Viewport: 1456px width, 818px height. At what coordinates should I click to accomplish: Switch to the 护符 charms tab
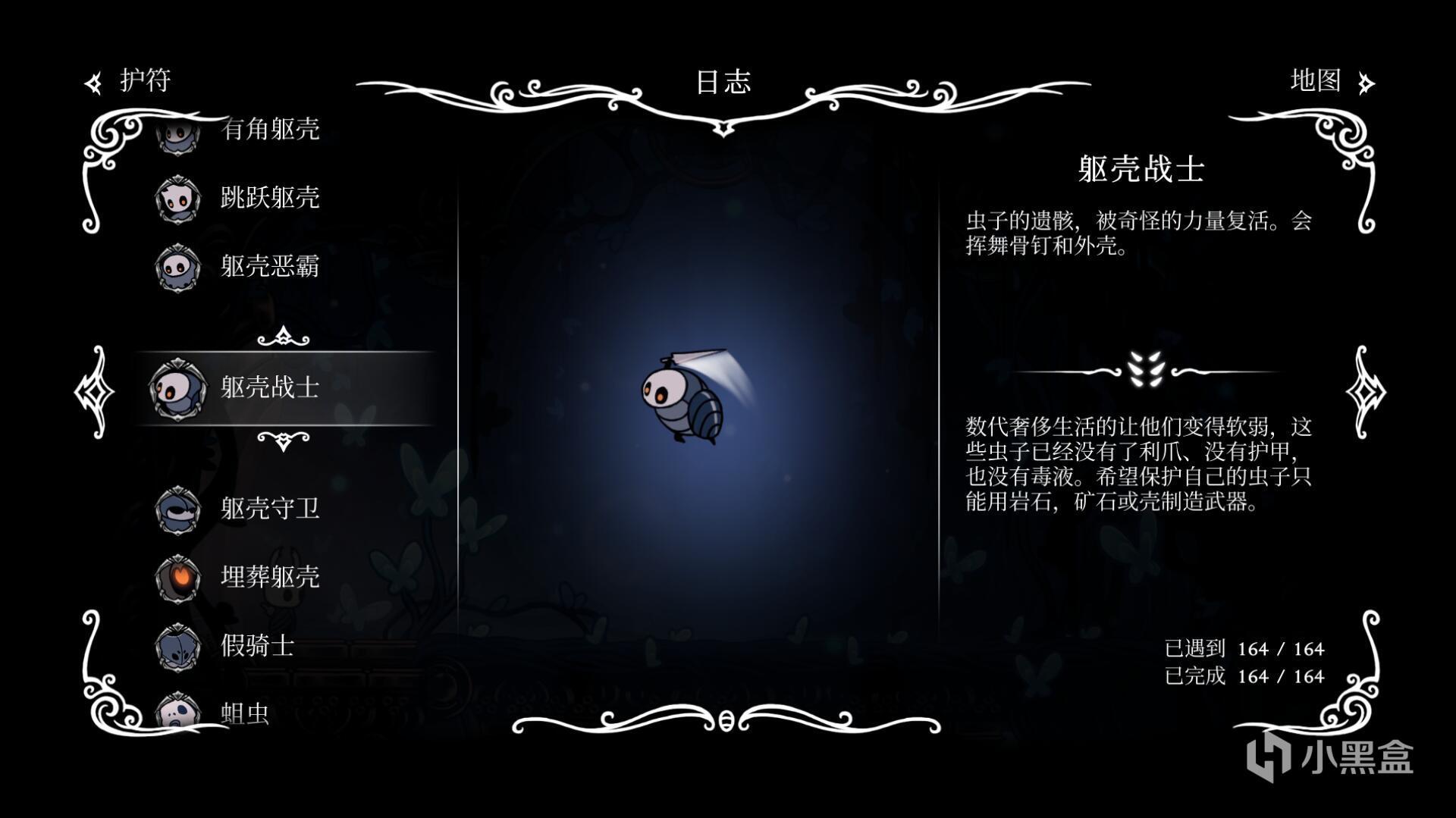coord(130,81)
